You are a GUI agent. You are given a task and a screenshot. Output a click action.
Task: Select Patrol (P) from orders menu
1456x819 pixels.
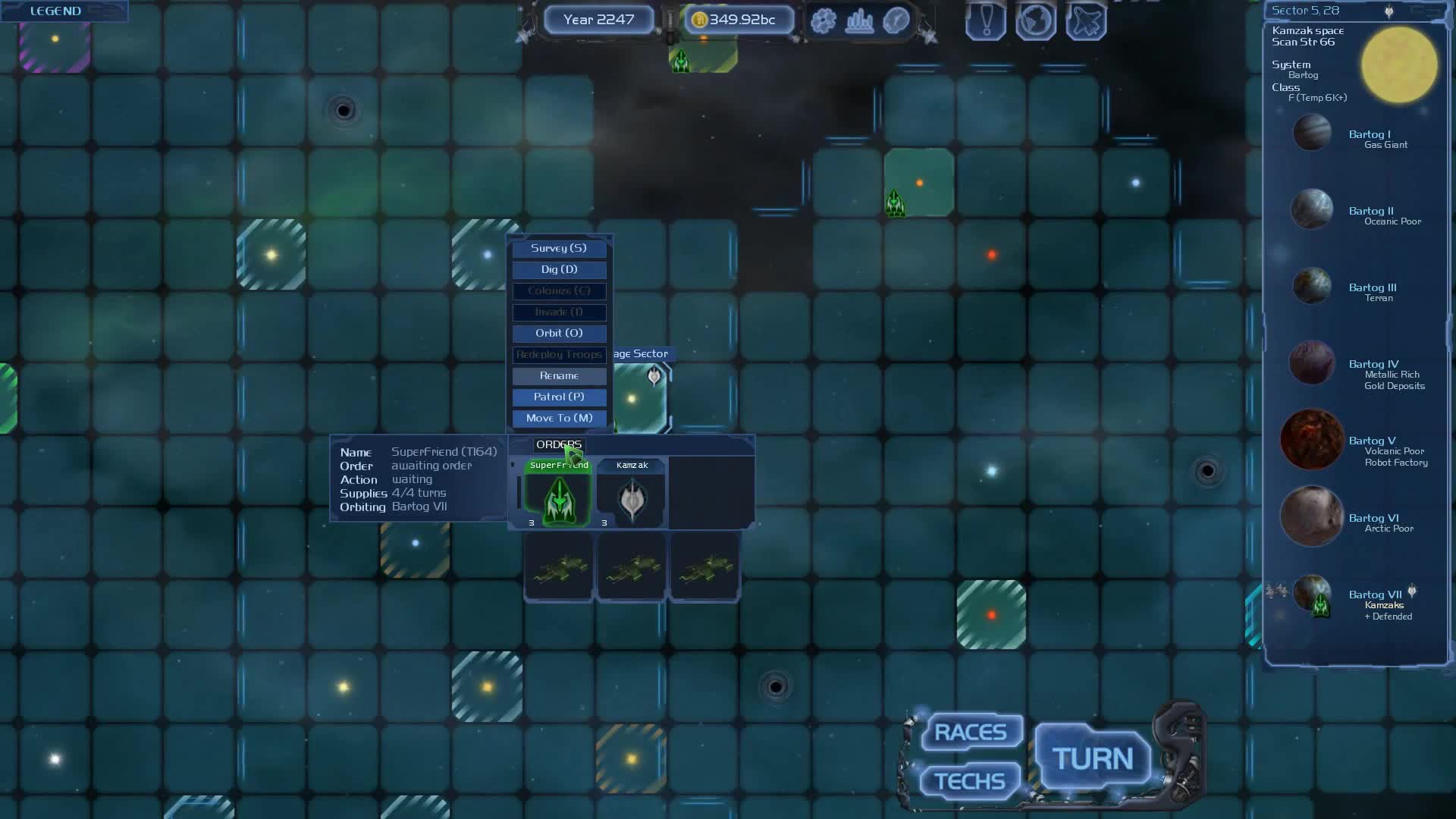point(559,397)
